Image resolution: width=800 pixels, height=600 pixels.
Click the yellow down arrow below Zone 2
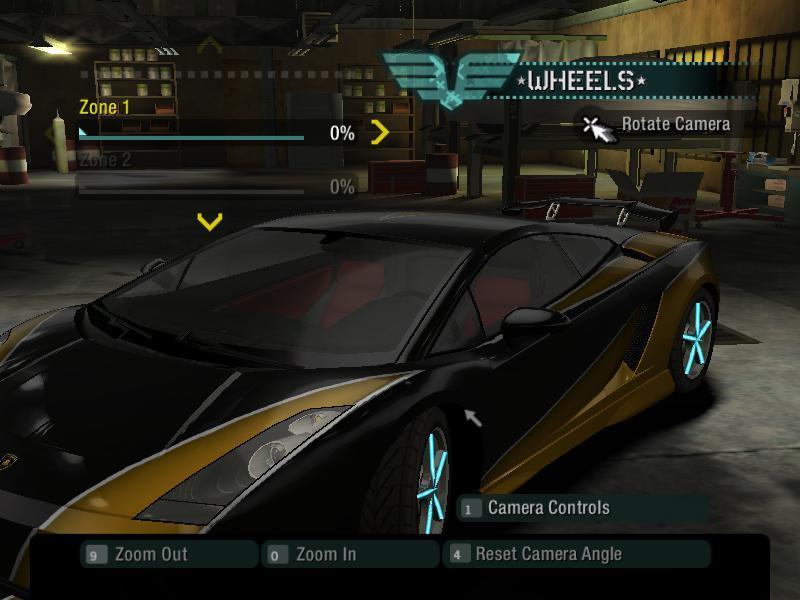click(x=209, y=221)
